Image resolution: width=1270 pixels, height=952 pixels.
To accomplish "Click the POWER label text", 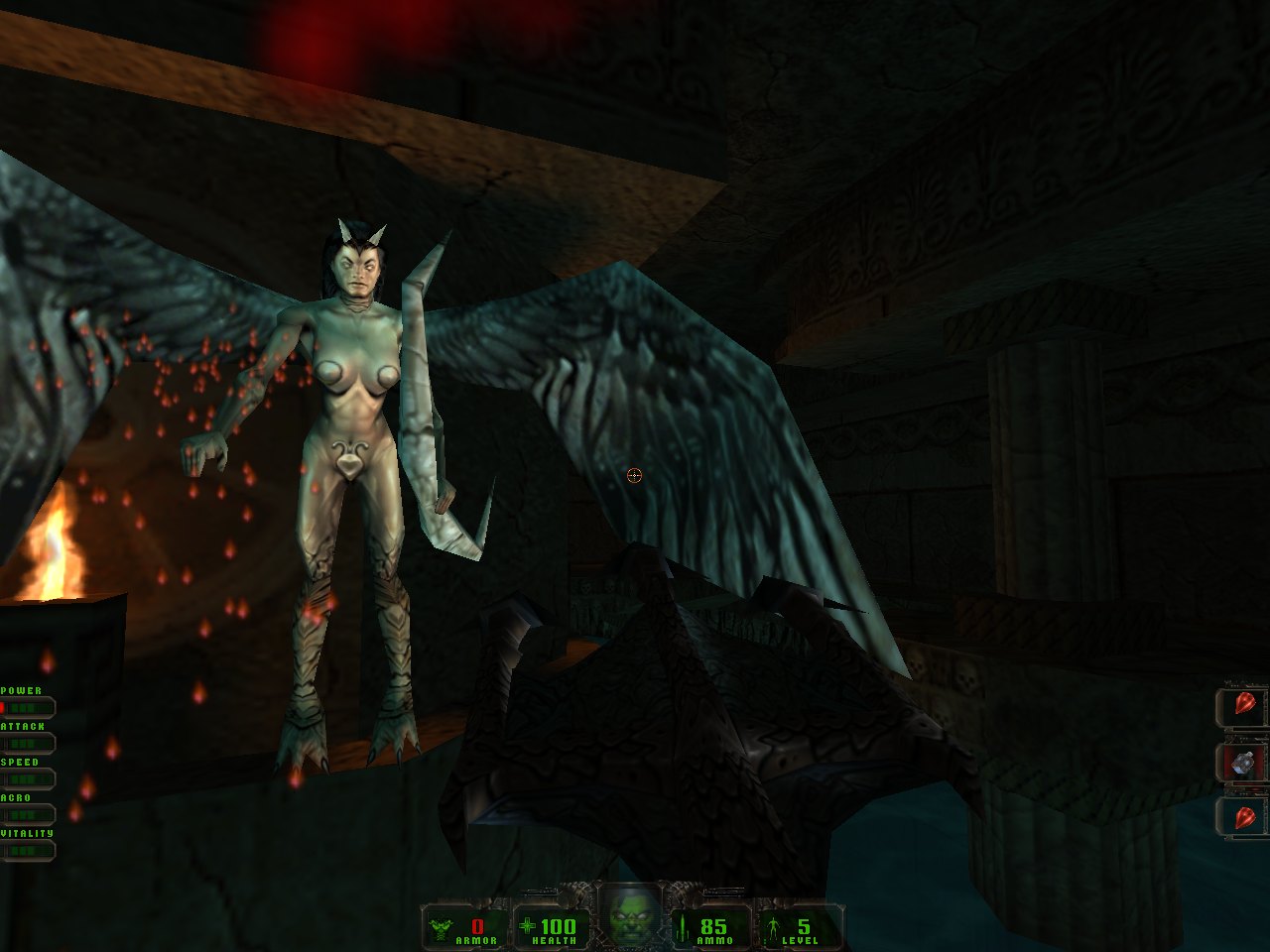I will [x=22, y=688].
